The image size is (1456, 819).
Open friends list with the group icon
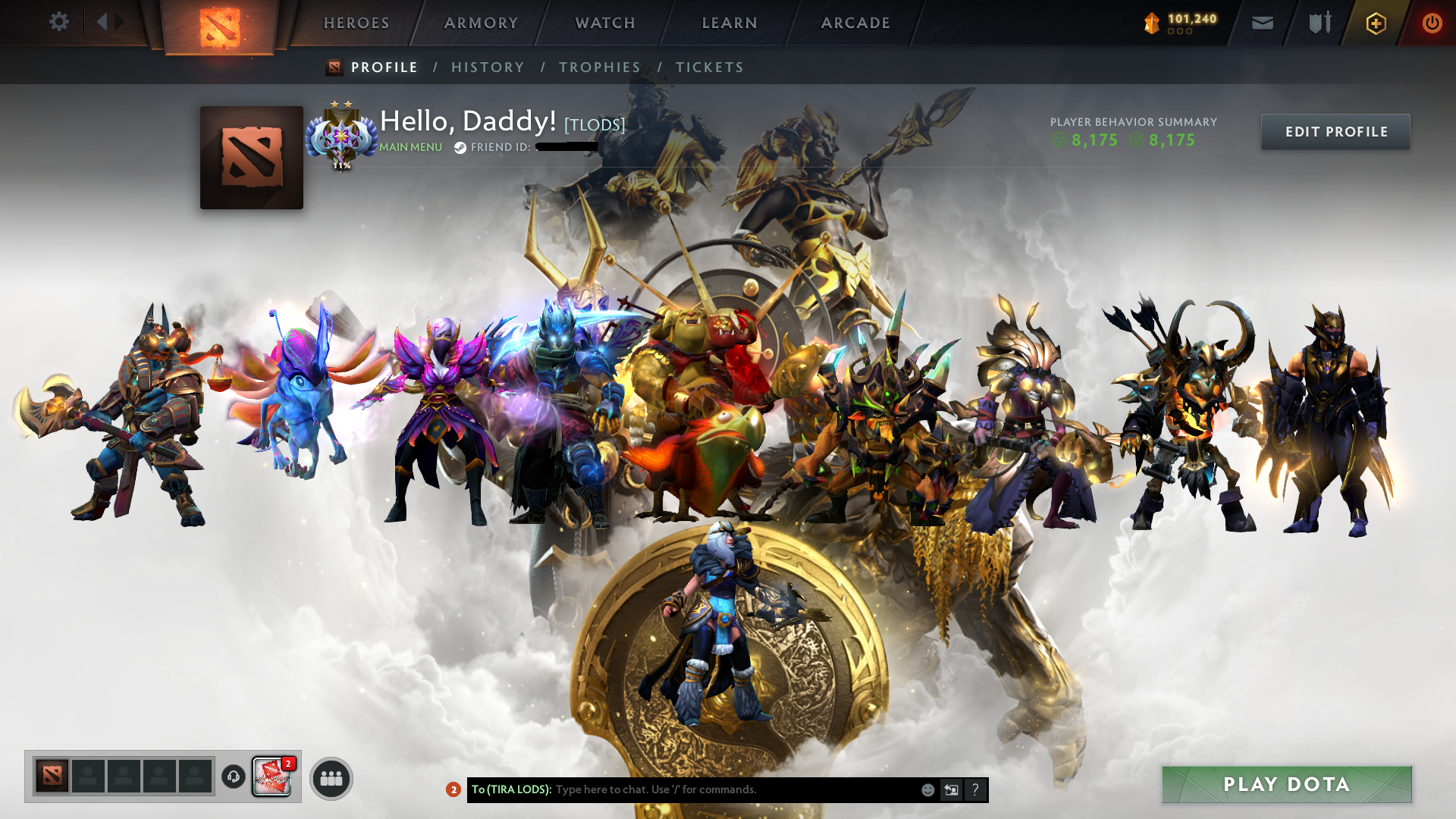(331, 777)
